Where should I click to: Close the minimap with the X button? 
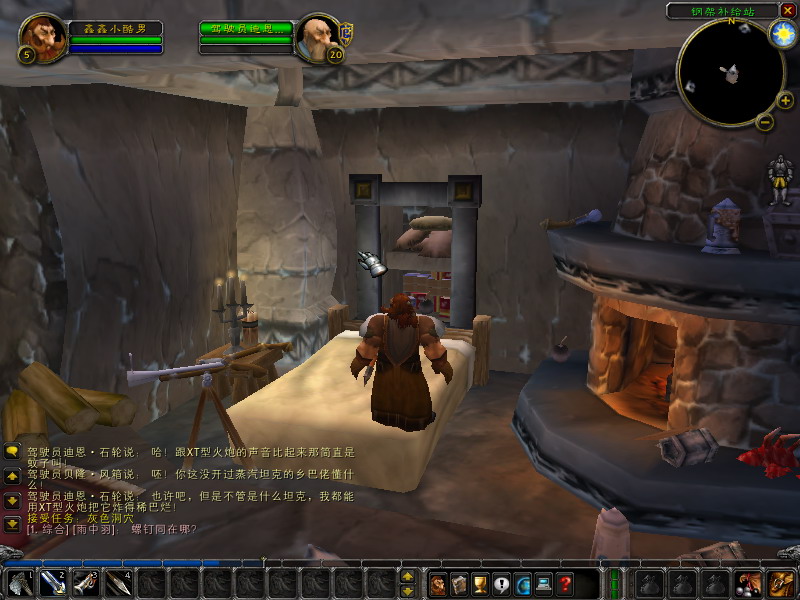click(x=789, y=10)
